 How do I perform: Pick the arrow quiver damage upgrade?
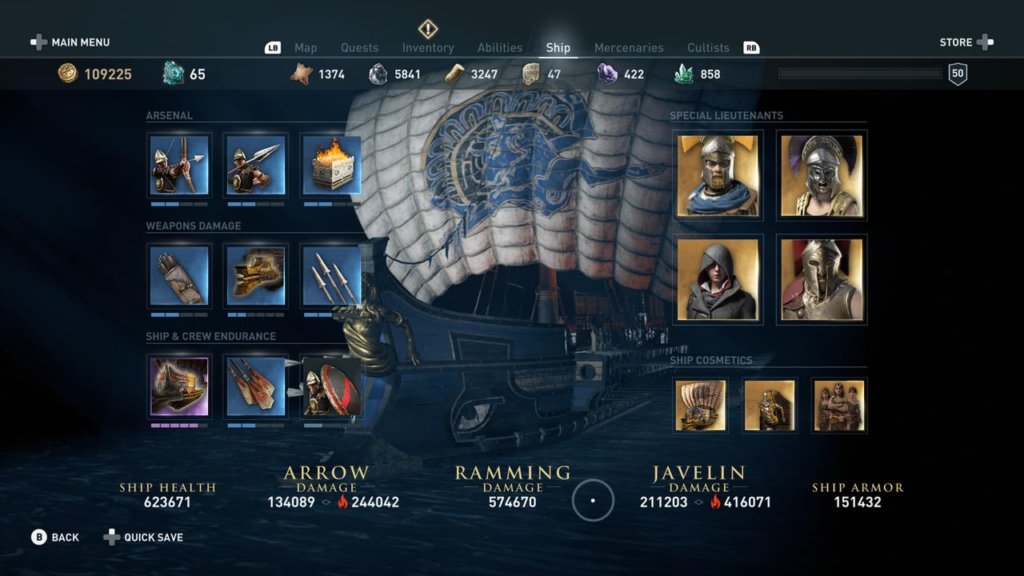click(179, 275)
